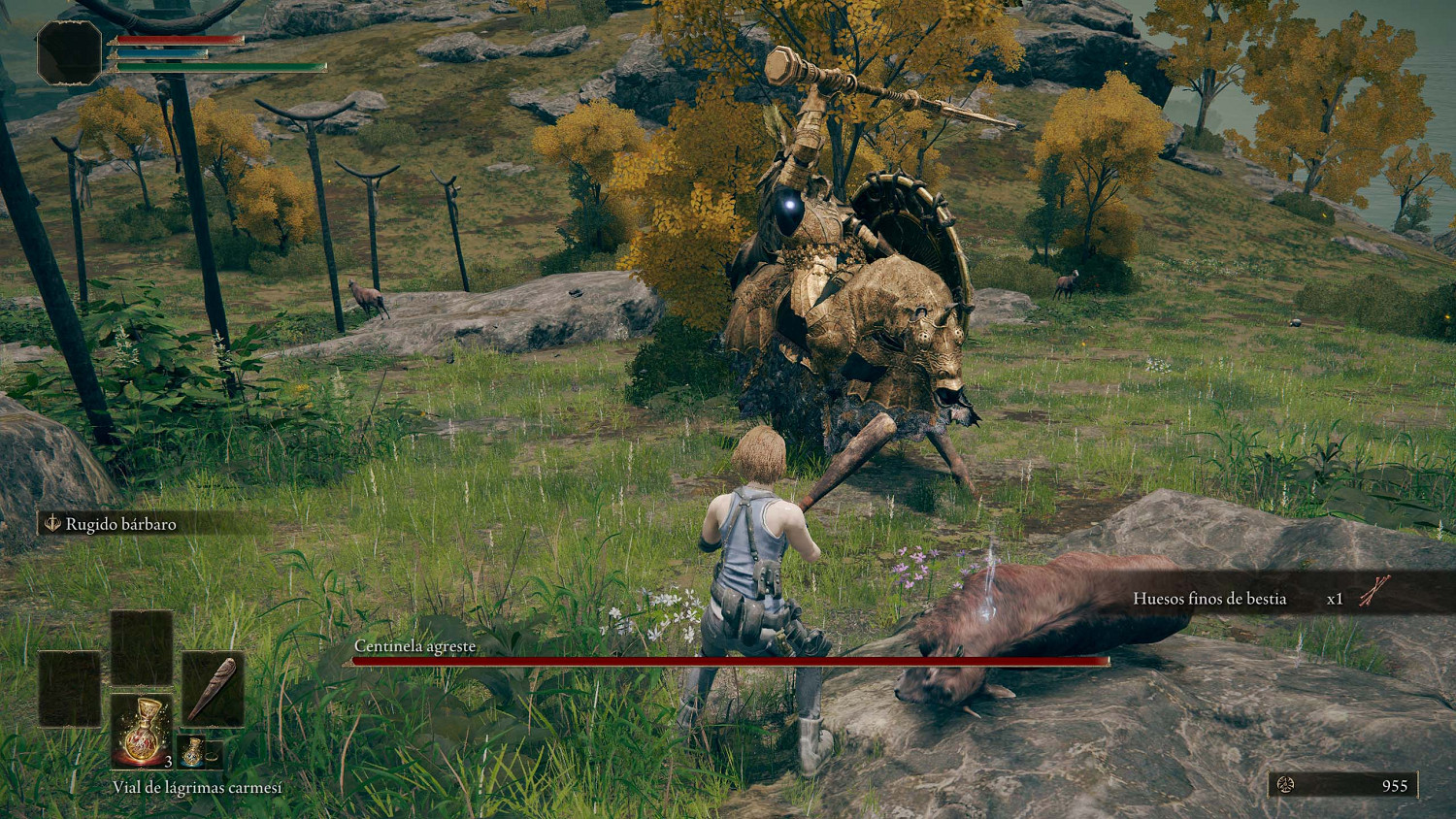Expand the equipped item label Vial de lágrimas carmesí
This screenshot has width=1456, height=819.
point(199,789)
